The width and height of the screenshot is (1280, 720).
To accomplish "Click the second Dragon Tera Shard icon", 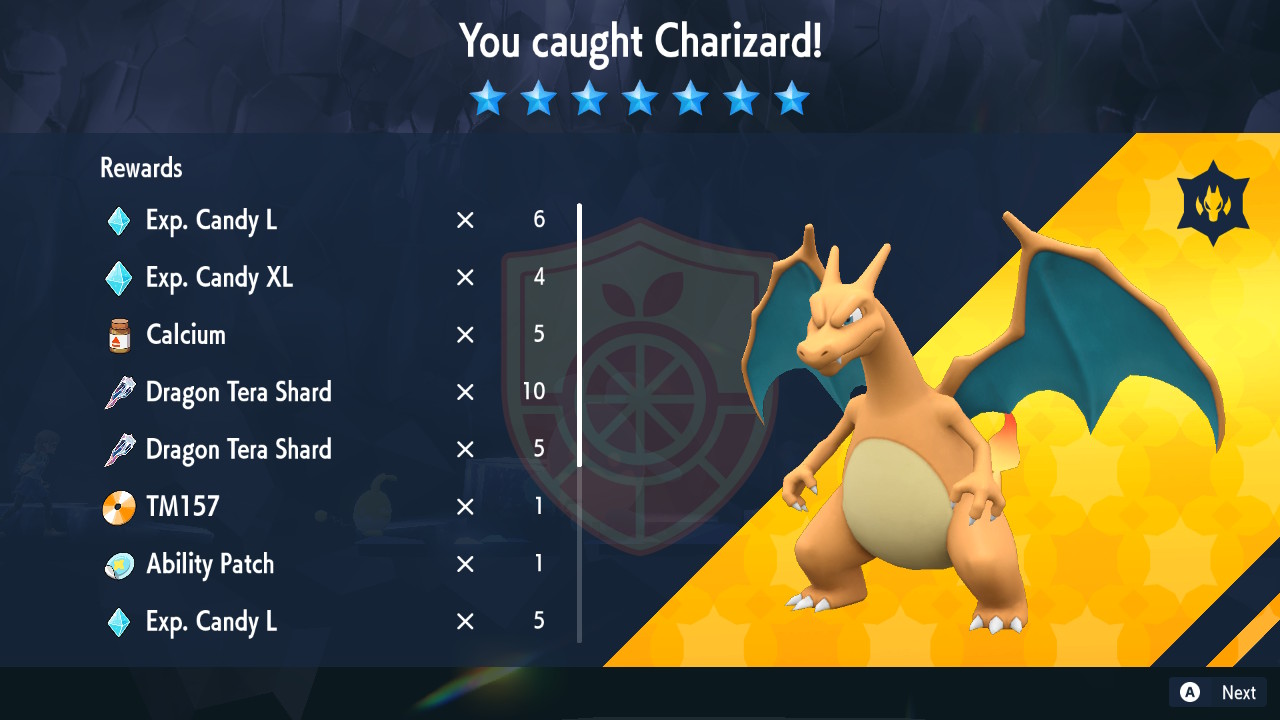I will tap(118, 449).
